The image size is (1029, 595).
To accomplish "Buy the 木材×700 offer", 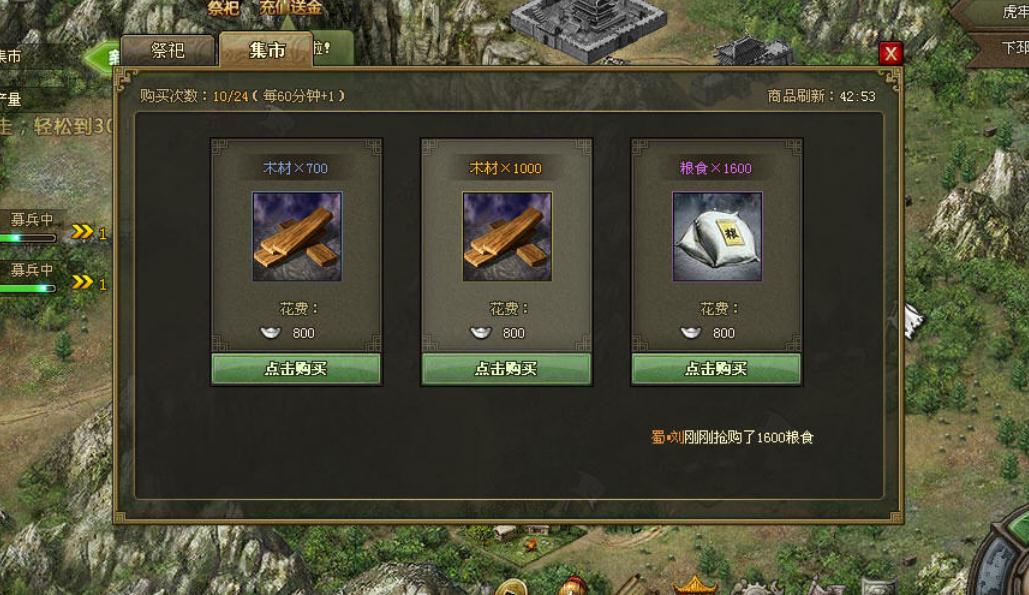I will [296, 369].
